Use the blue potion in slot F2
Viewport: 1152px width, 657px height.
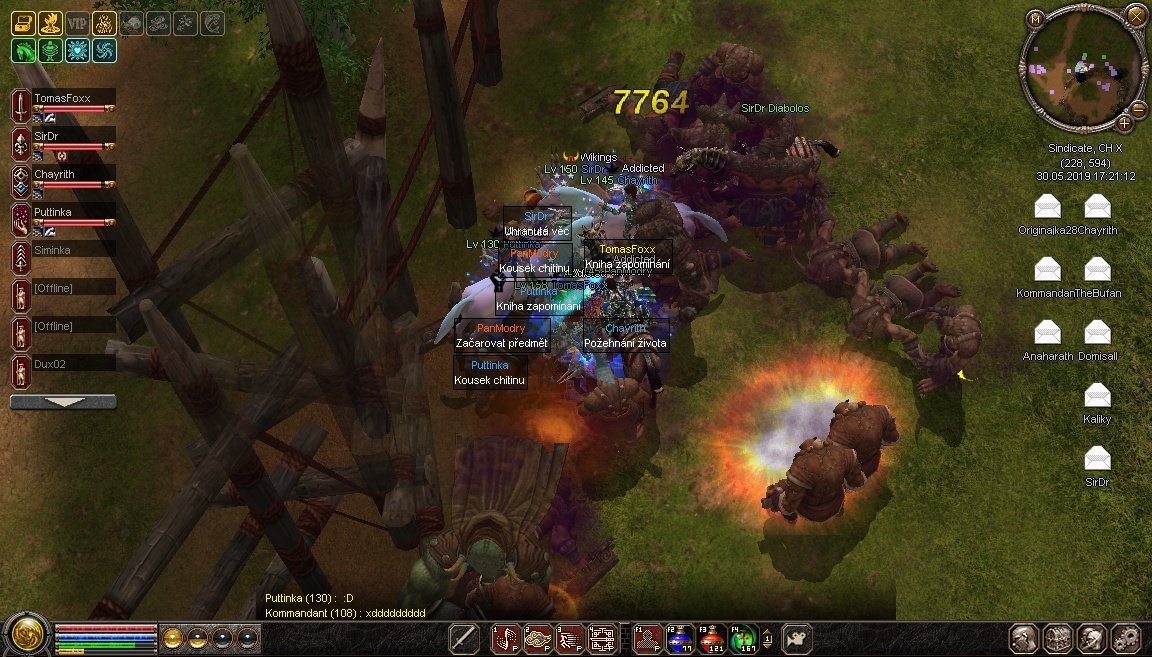click(680, 638)
